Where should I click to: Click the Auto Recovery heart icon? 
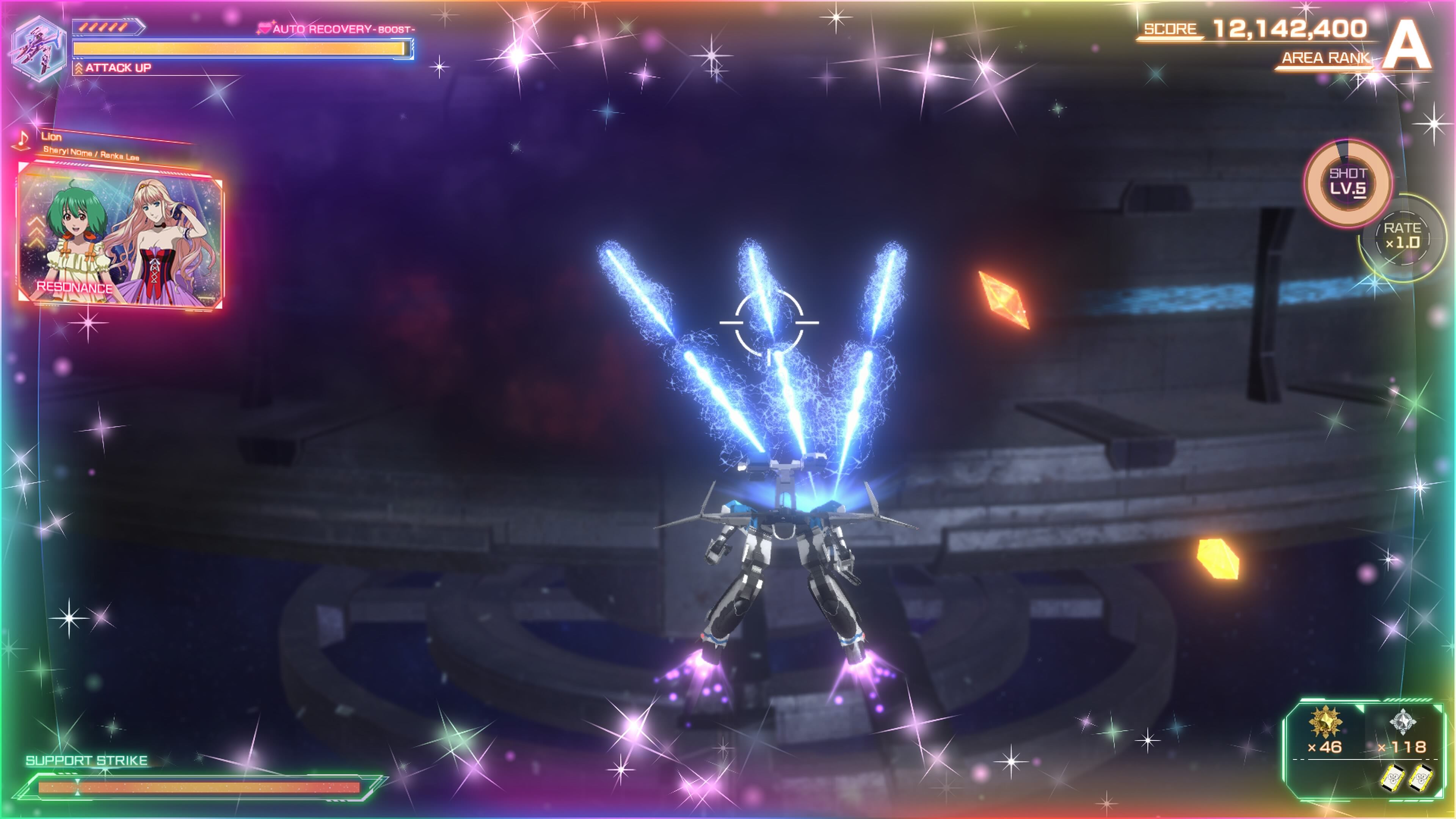point(264,28)
